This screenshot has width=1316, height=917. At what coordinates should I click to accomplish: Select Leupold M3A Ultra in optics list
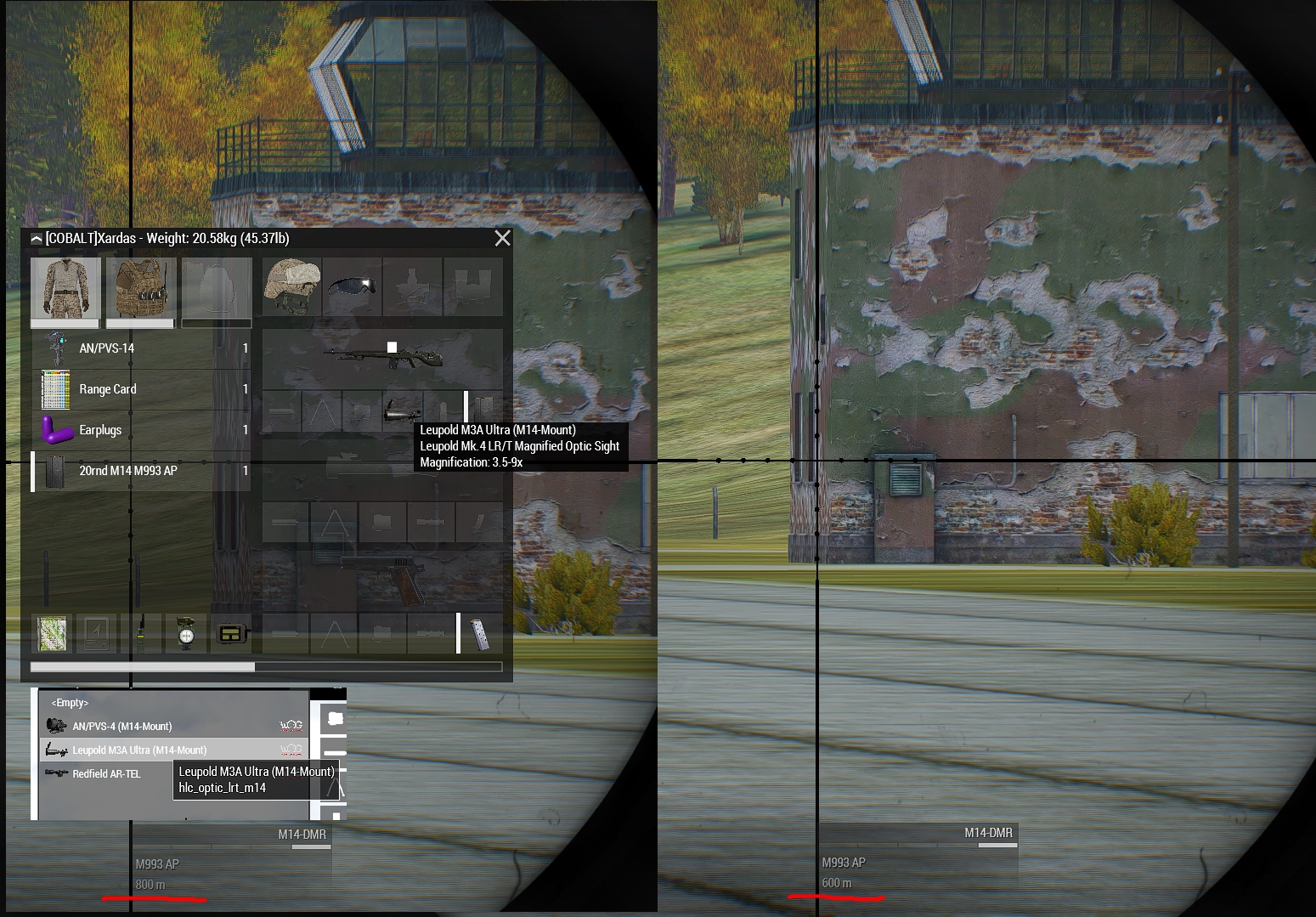point(139,750)
